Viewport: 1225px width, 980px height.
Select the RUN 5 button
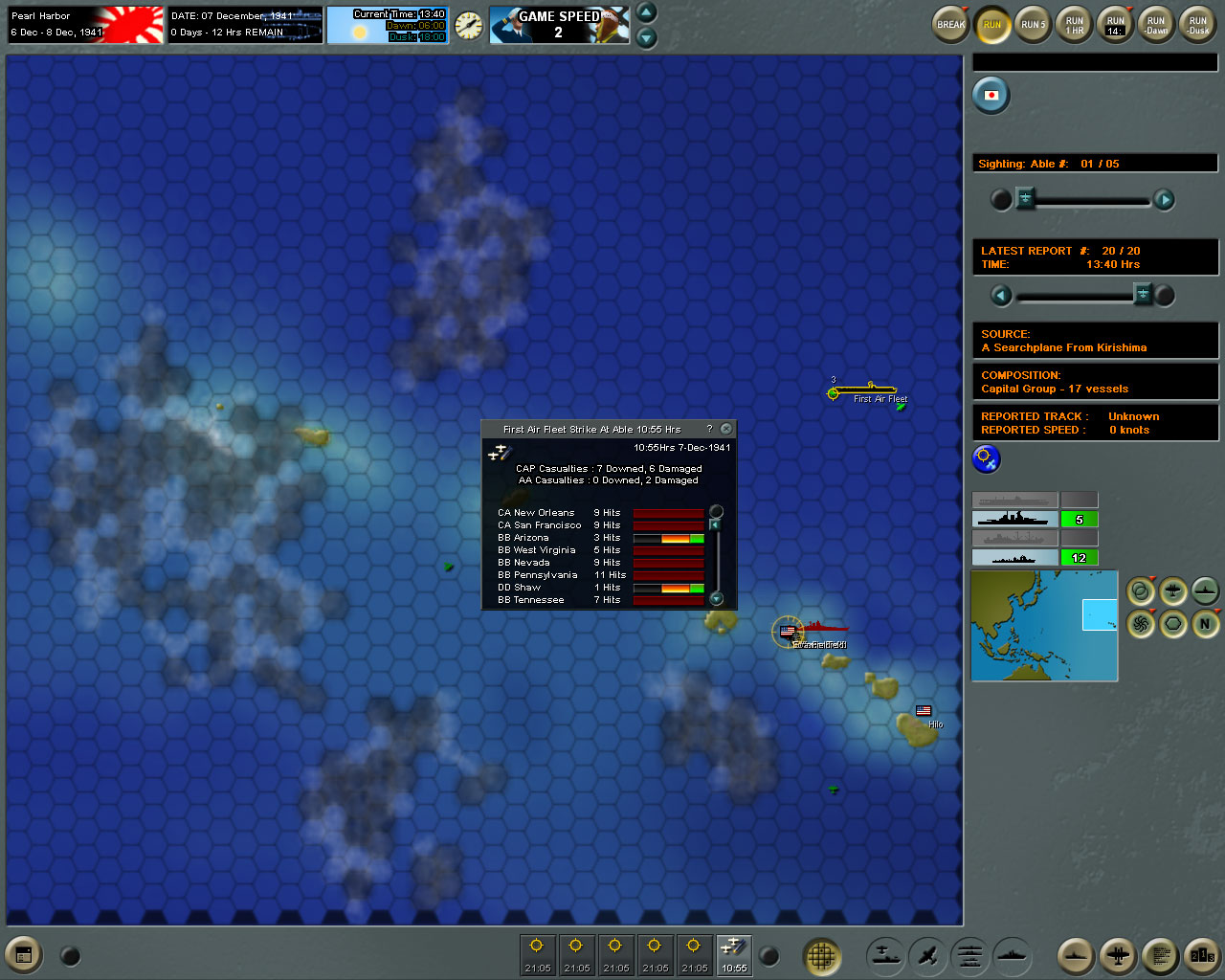point(1033,25)
